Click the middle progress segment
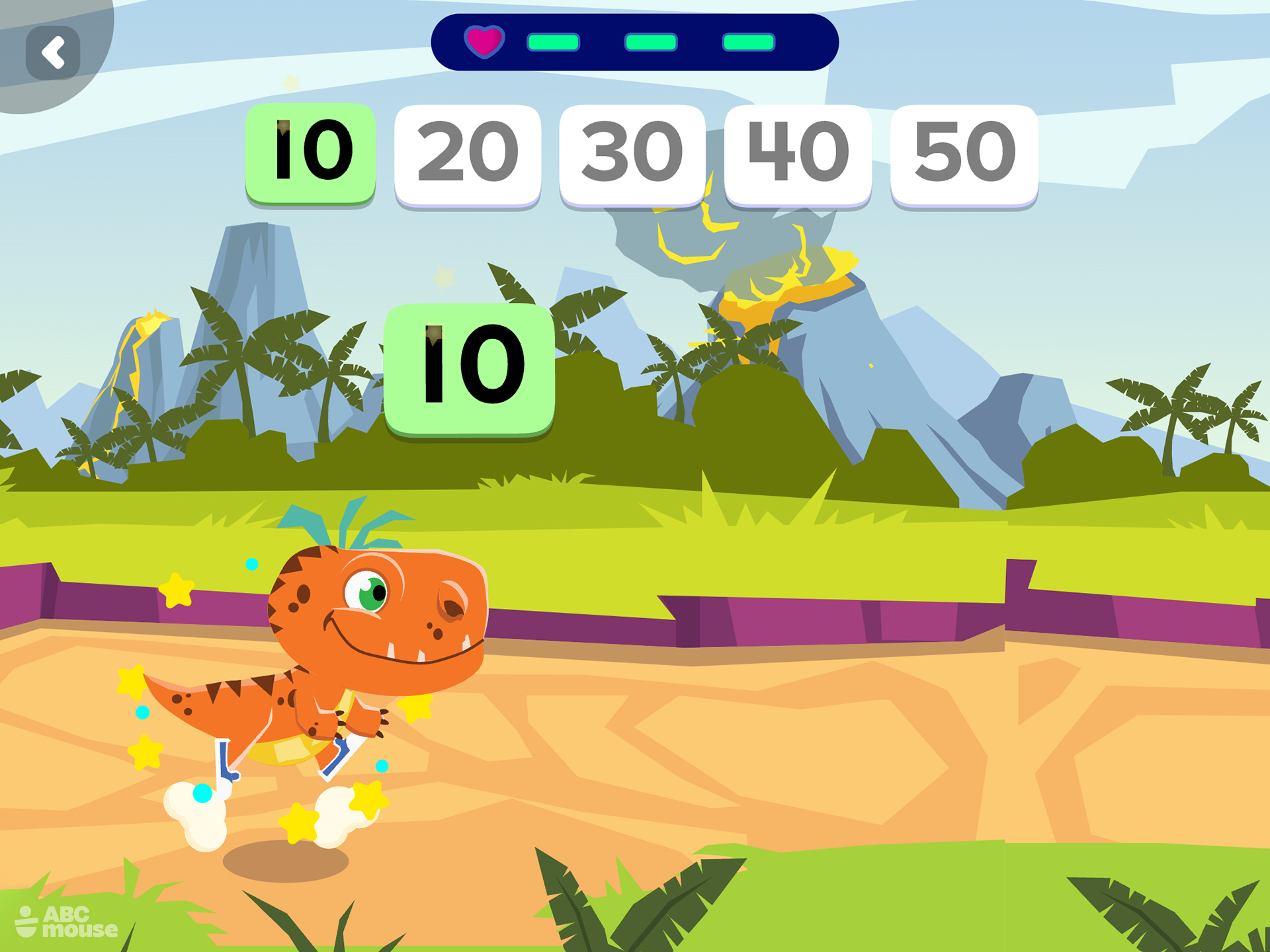 (652, 44)
